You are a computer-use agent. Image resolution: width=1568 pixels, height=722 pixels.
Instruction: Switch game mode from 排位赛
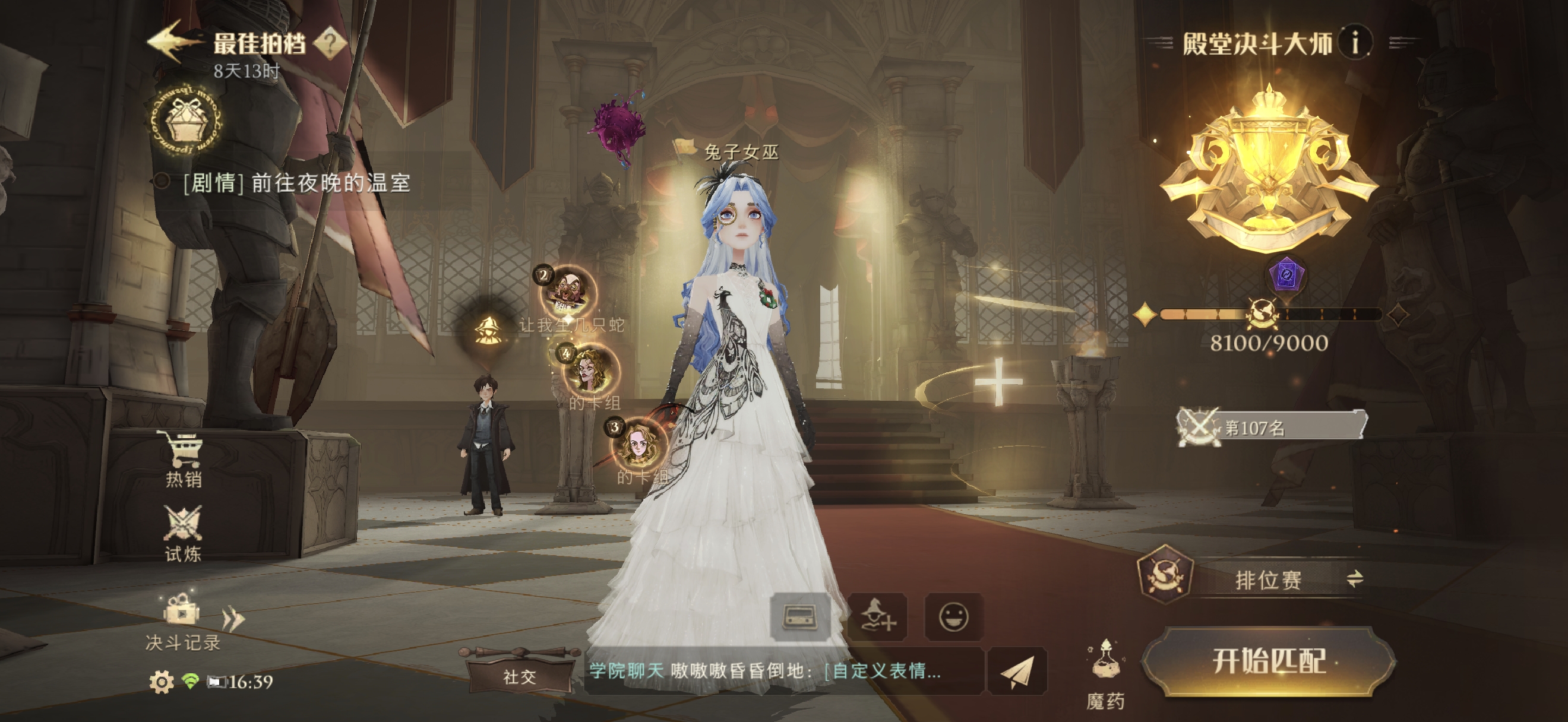coord(1354,578)
